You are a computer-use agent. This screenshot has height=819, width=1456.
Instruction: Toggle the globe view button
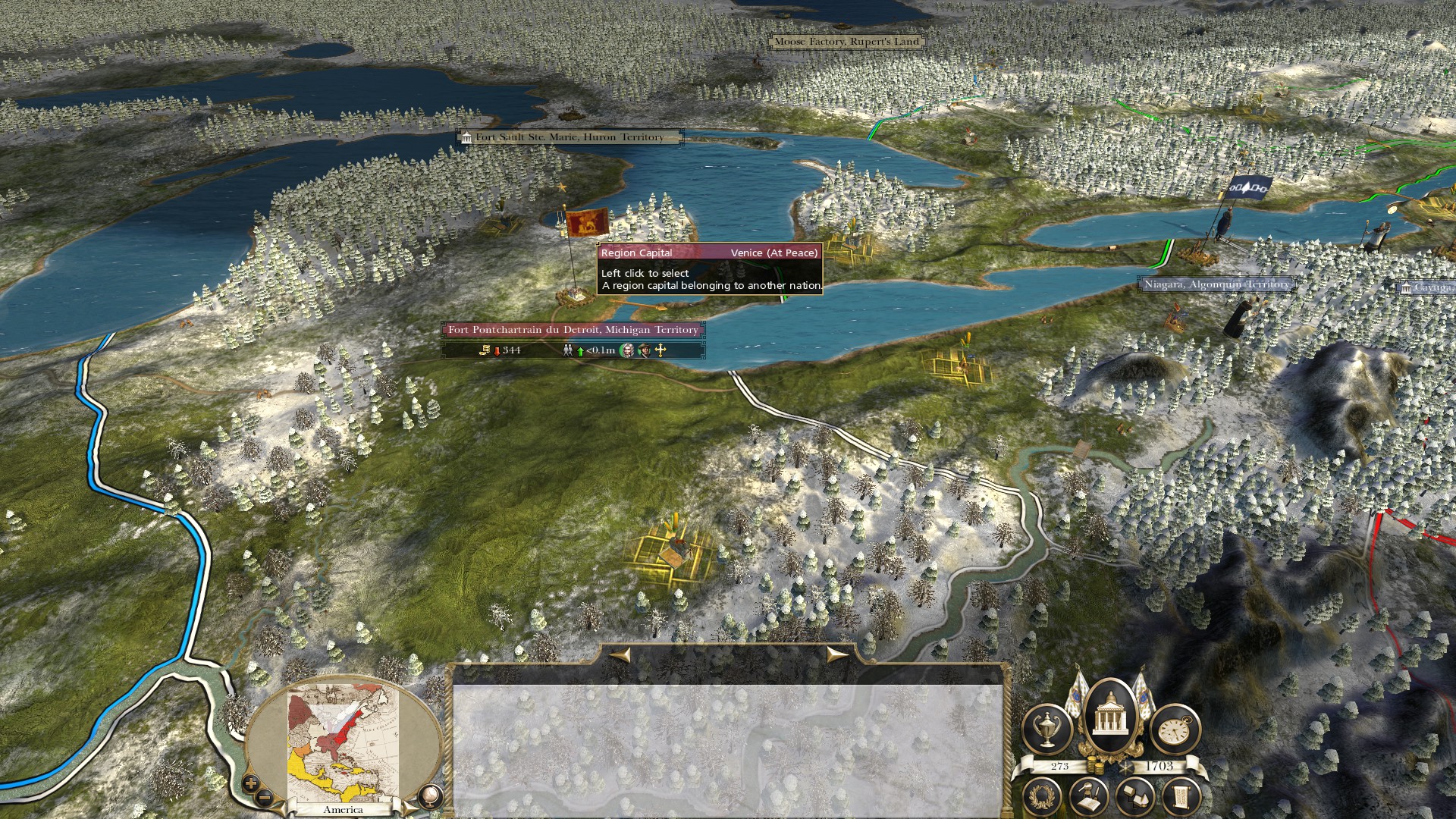(x=429, y=795)
